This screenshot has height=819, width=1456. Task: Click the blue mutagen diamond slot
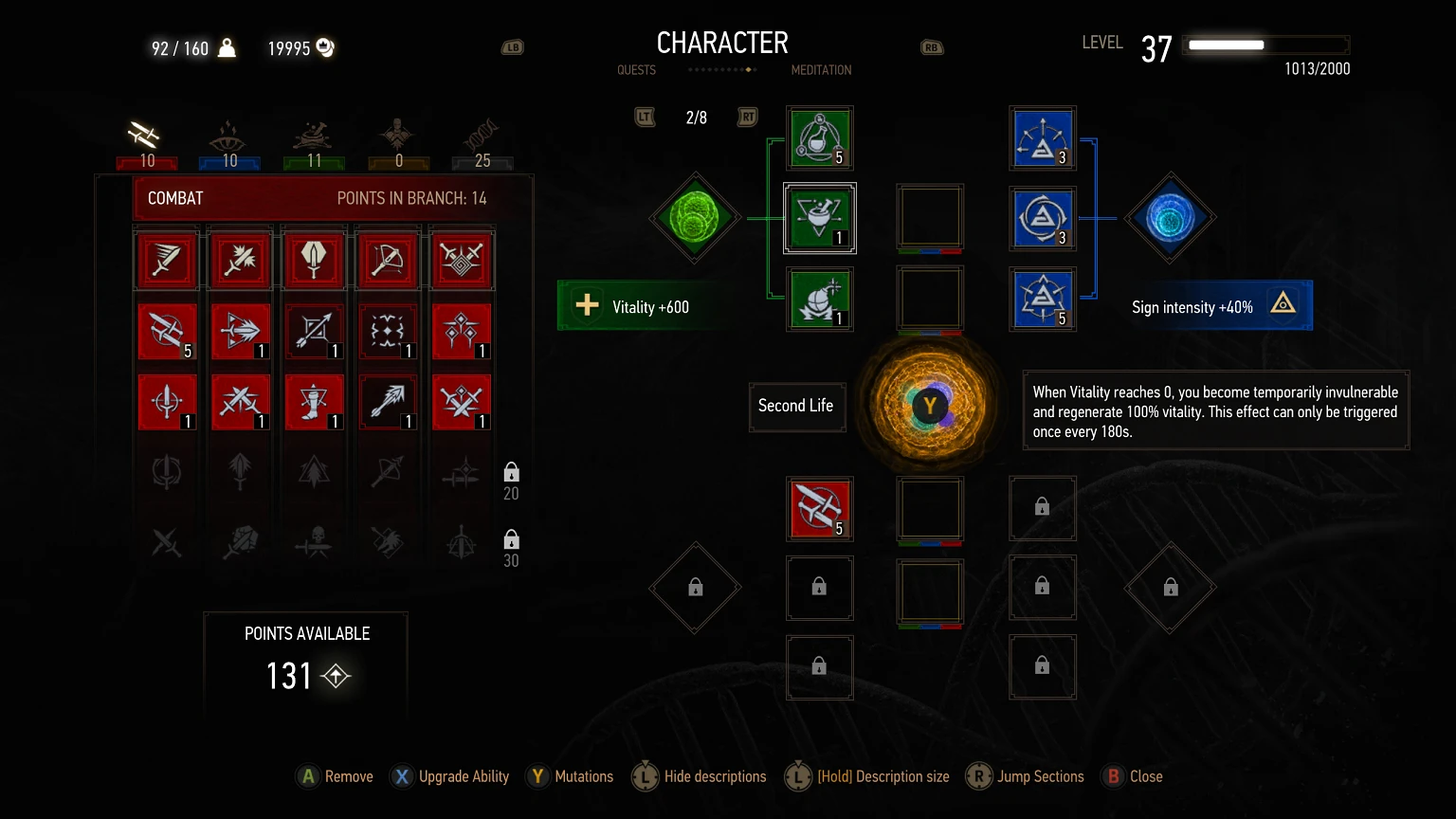click(x=1170, y=218)
